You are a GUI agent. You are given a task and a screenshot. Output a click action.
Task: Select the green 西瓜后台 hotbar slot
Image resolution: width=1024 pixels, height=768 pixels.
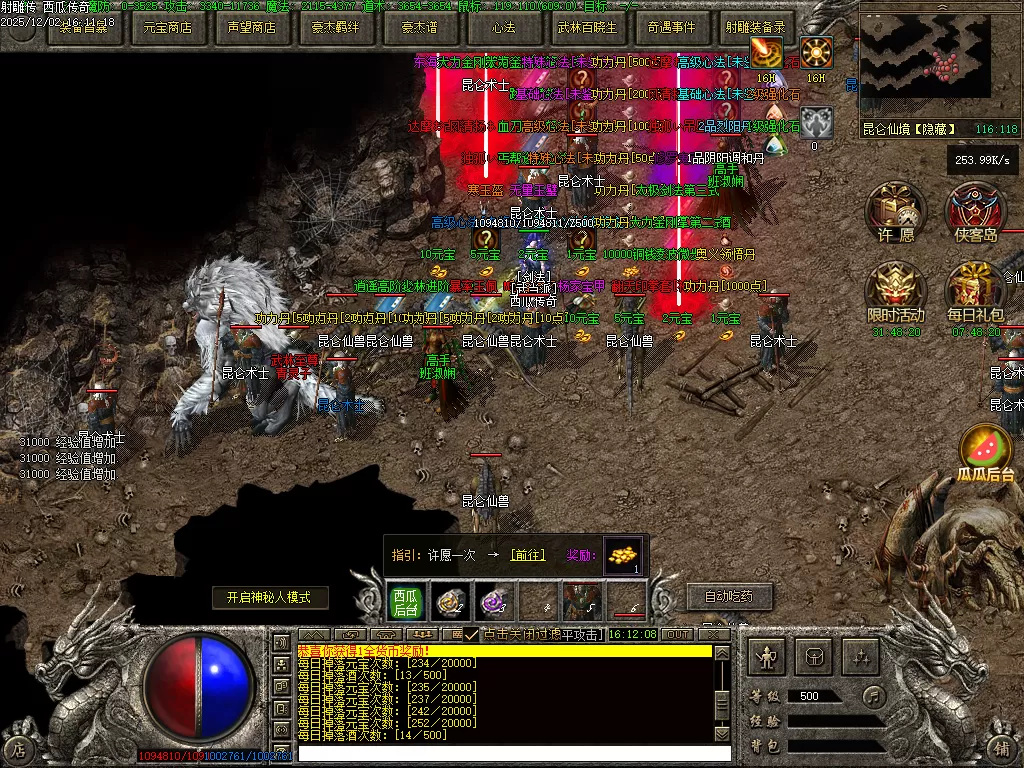click(405, 603)
